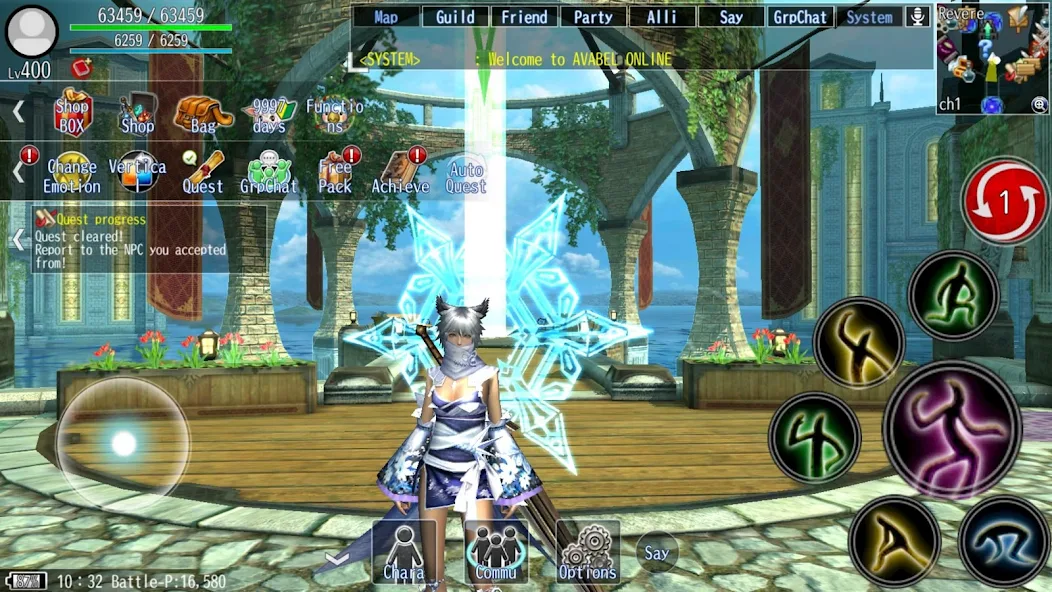Open the Commu community menu
Image resolution: width=1052 pixels, height=592 pixels.
(x=496, y=552)
